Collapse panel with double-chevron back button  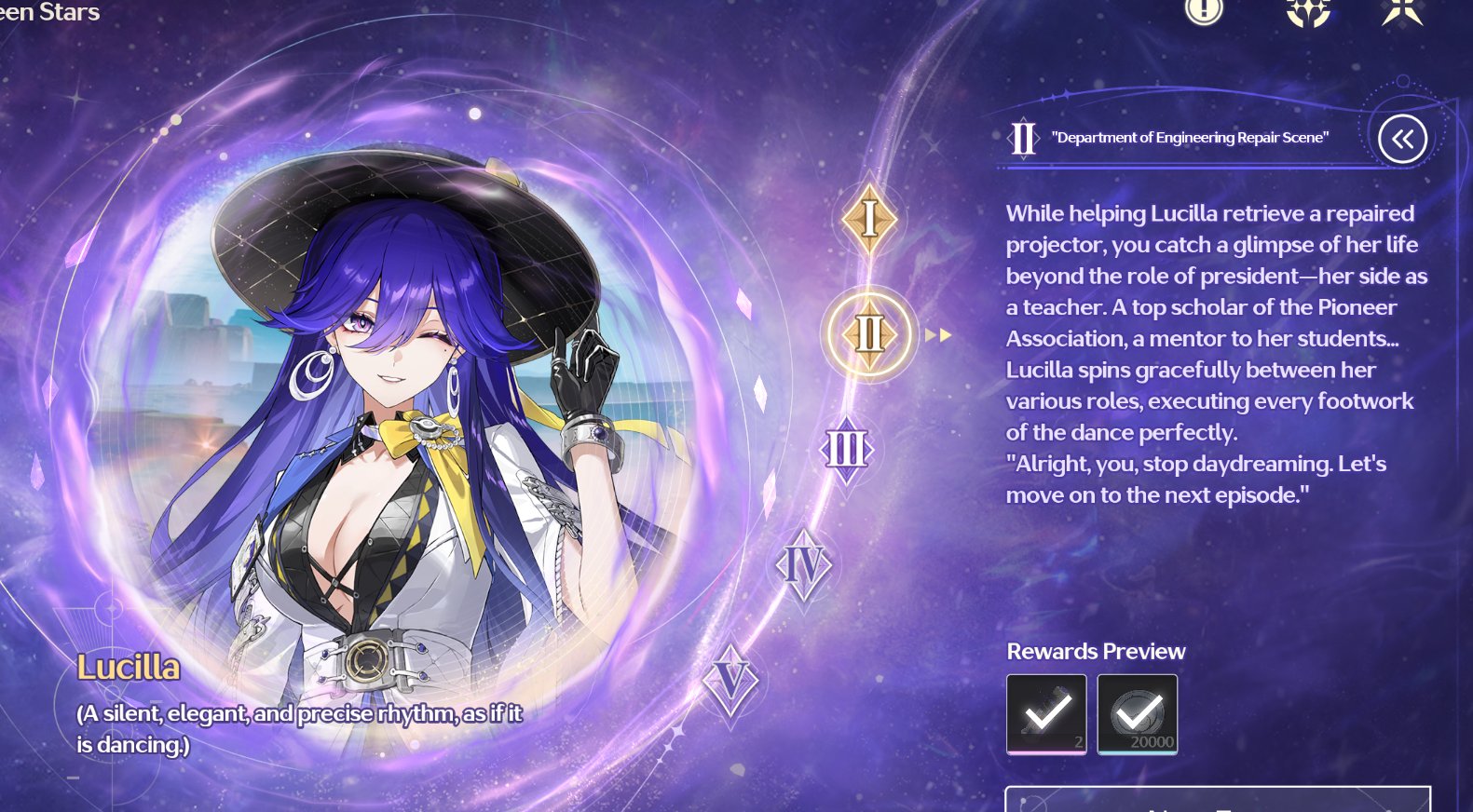1402,140
